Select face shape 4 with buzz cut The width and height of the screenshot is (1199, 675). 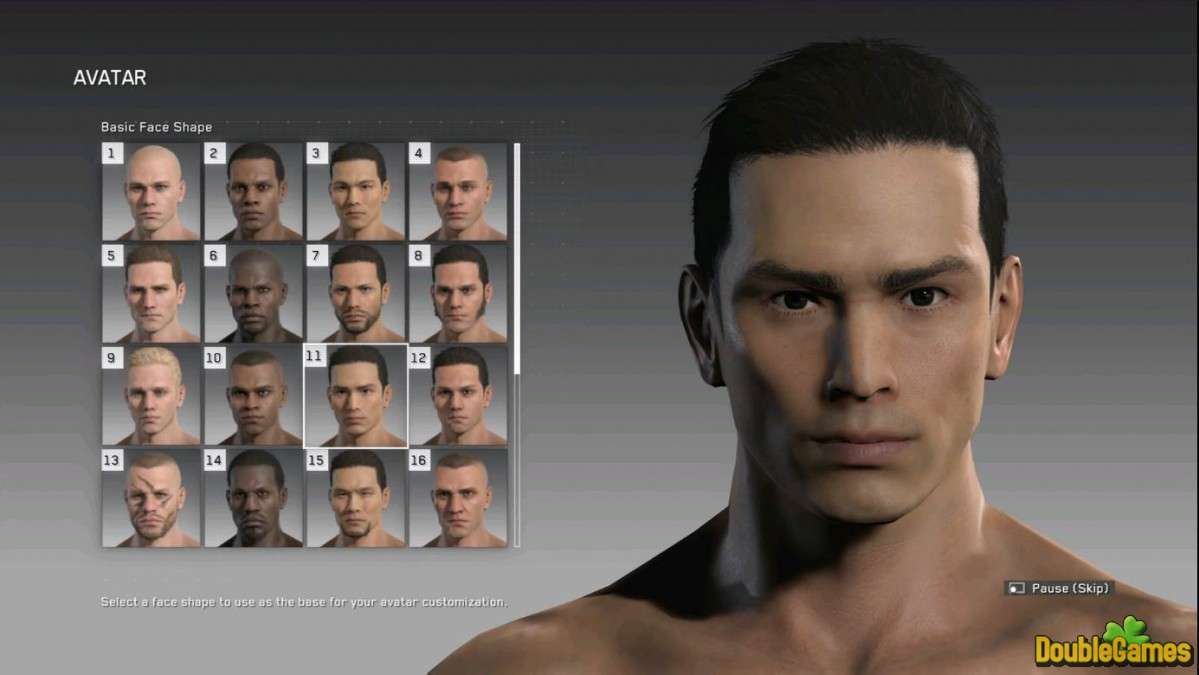point(458,192)
